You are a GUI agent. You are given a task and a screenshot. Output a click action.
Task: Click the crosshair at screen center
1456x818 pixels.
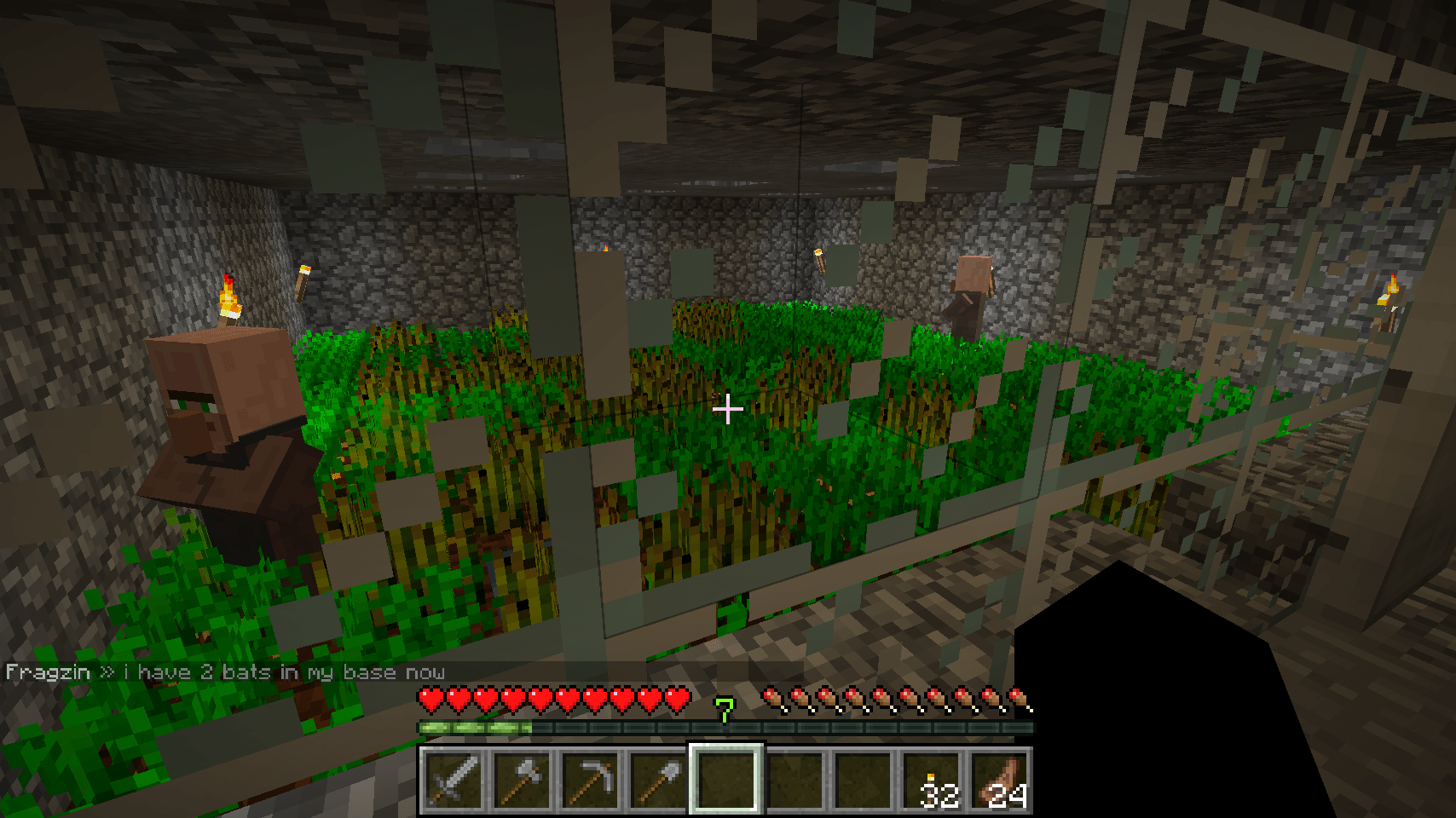pos(728,410)
